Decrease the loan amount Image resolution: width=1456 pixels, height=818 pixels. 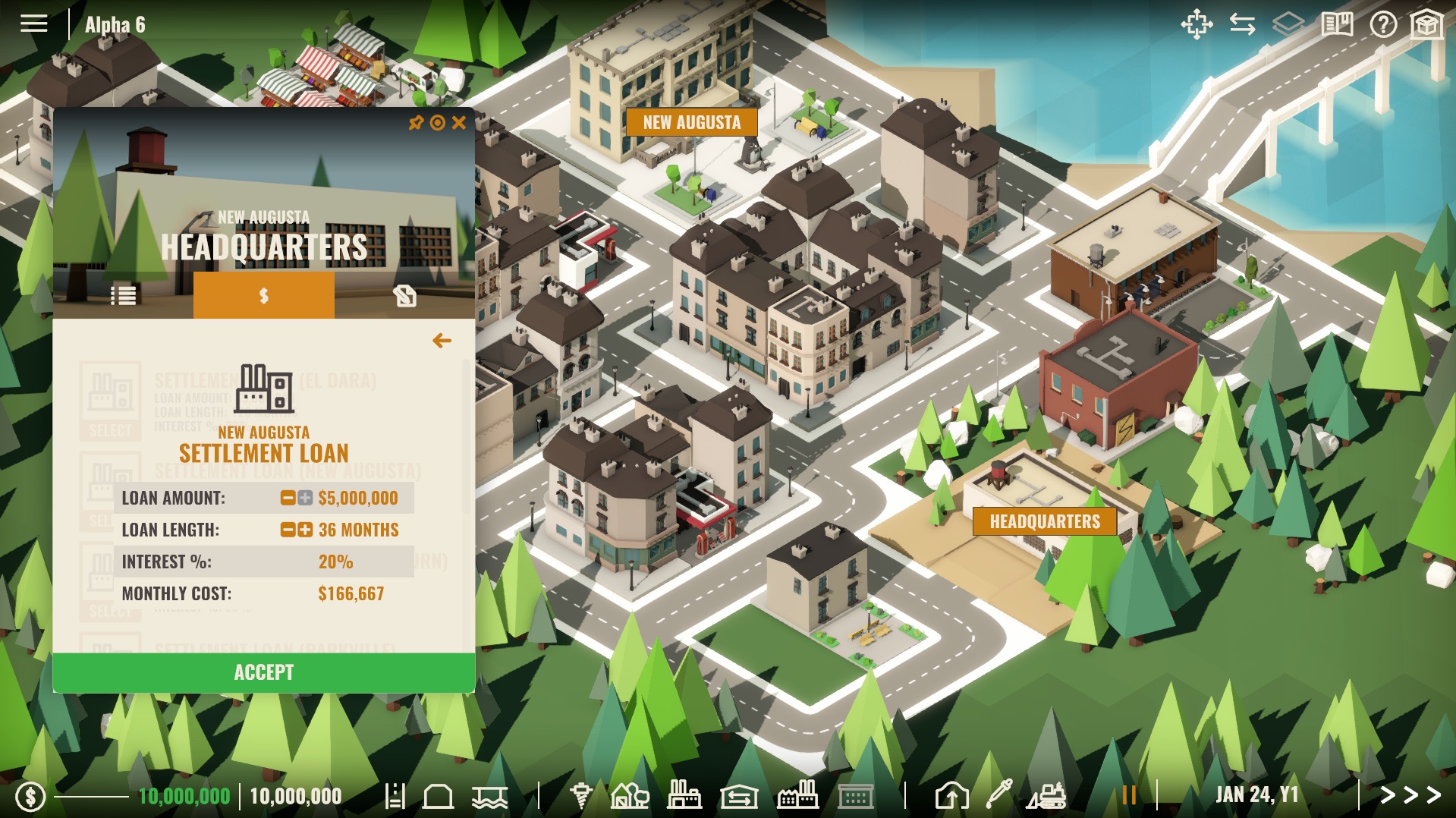(x=288, y=498)
